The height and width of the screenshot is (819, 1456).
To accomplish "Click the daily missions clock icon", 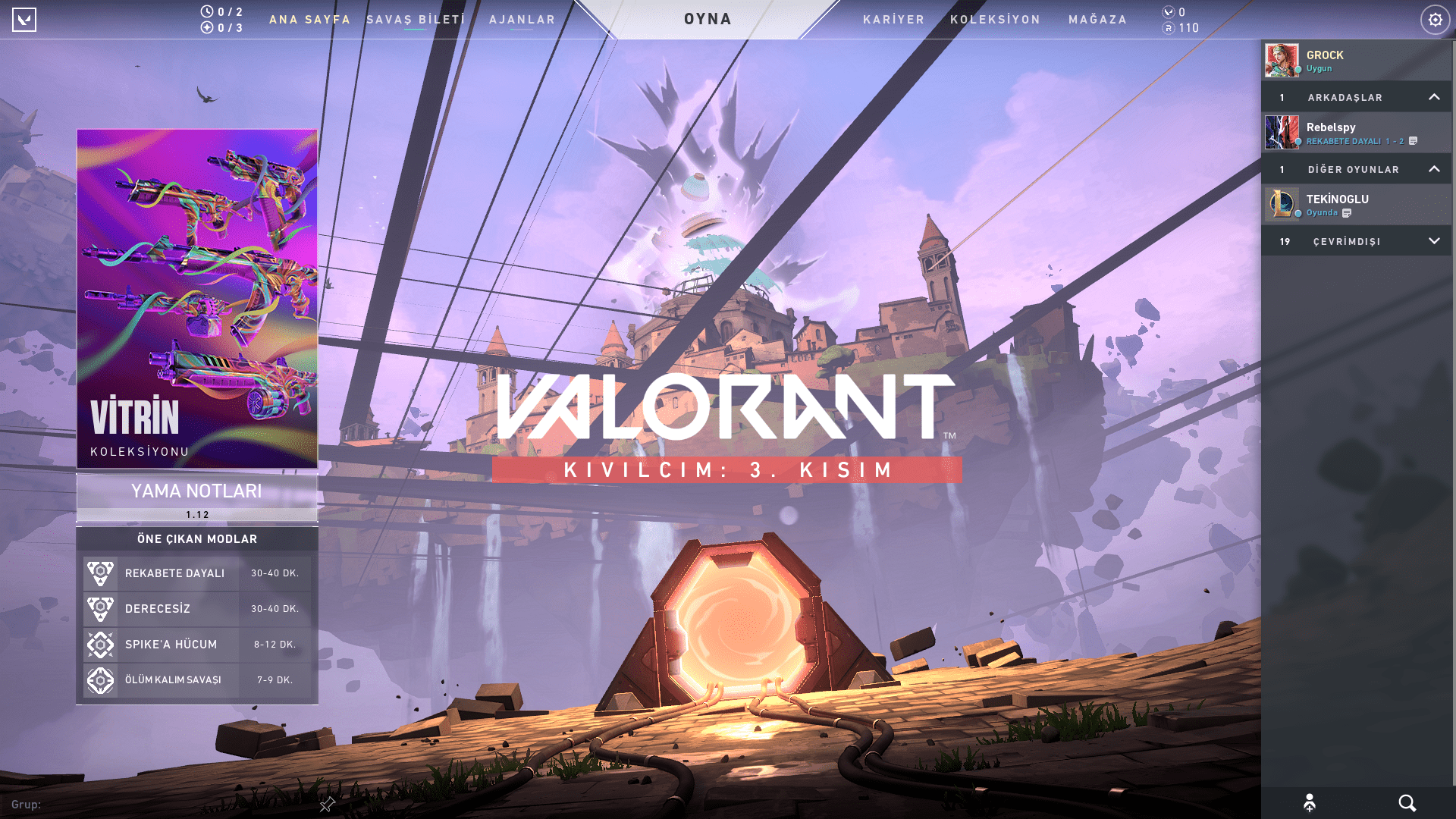I will tap(206, 11).
